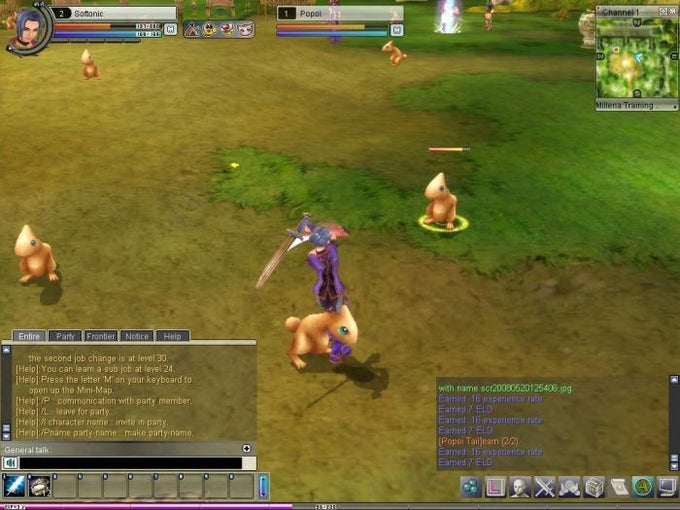
Task: Switch to the Help chat tab
Action: tap(172, 336)
